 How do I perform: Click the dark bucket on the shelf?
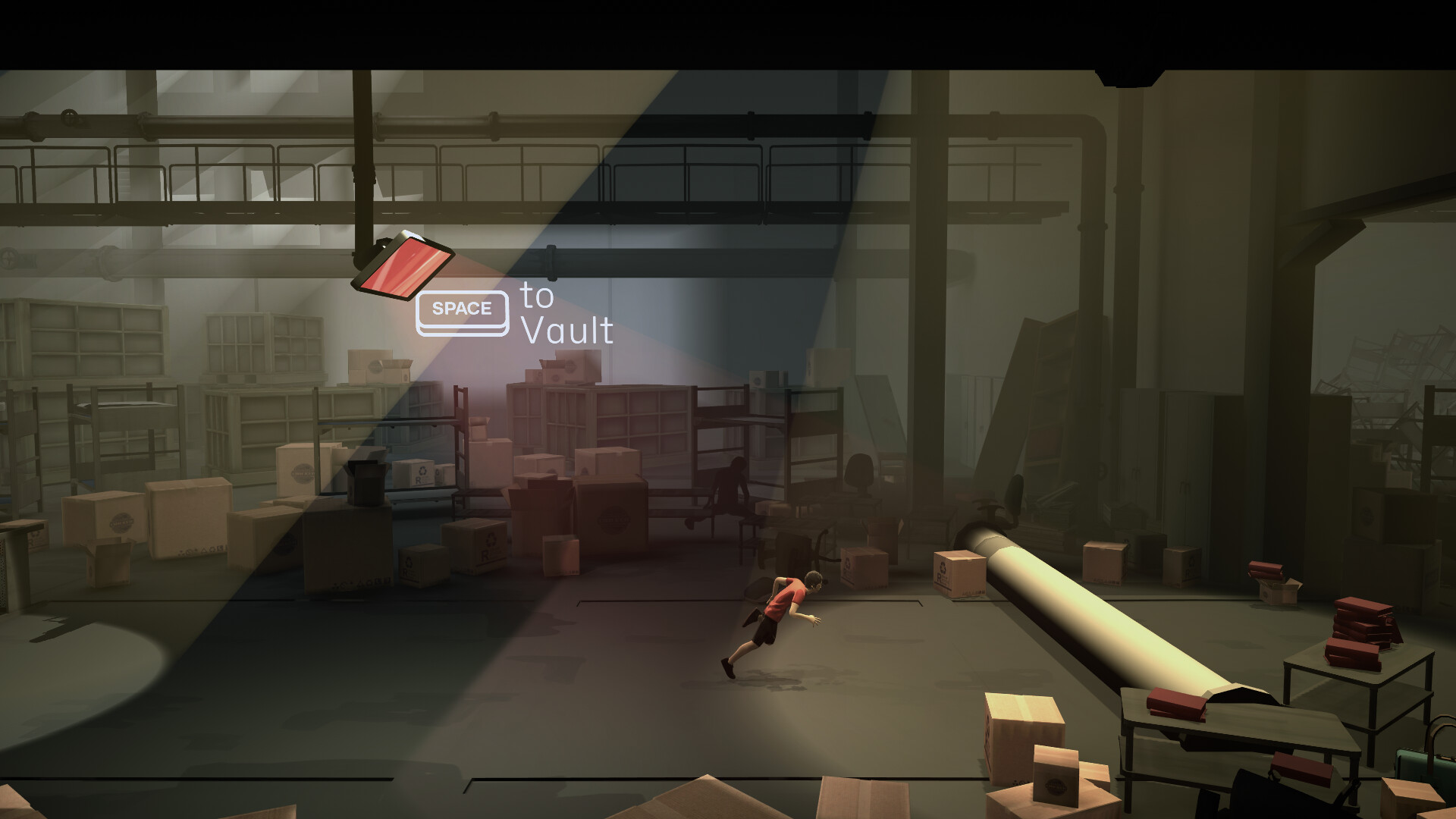tap(366, 485)
